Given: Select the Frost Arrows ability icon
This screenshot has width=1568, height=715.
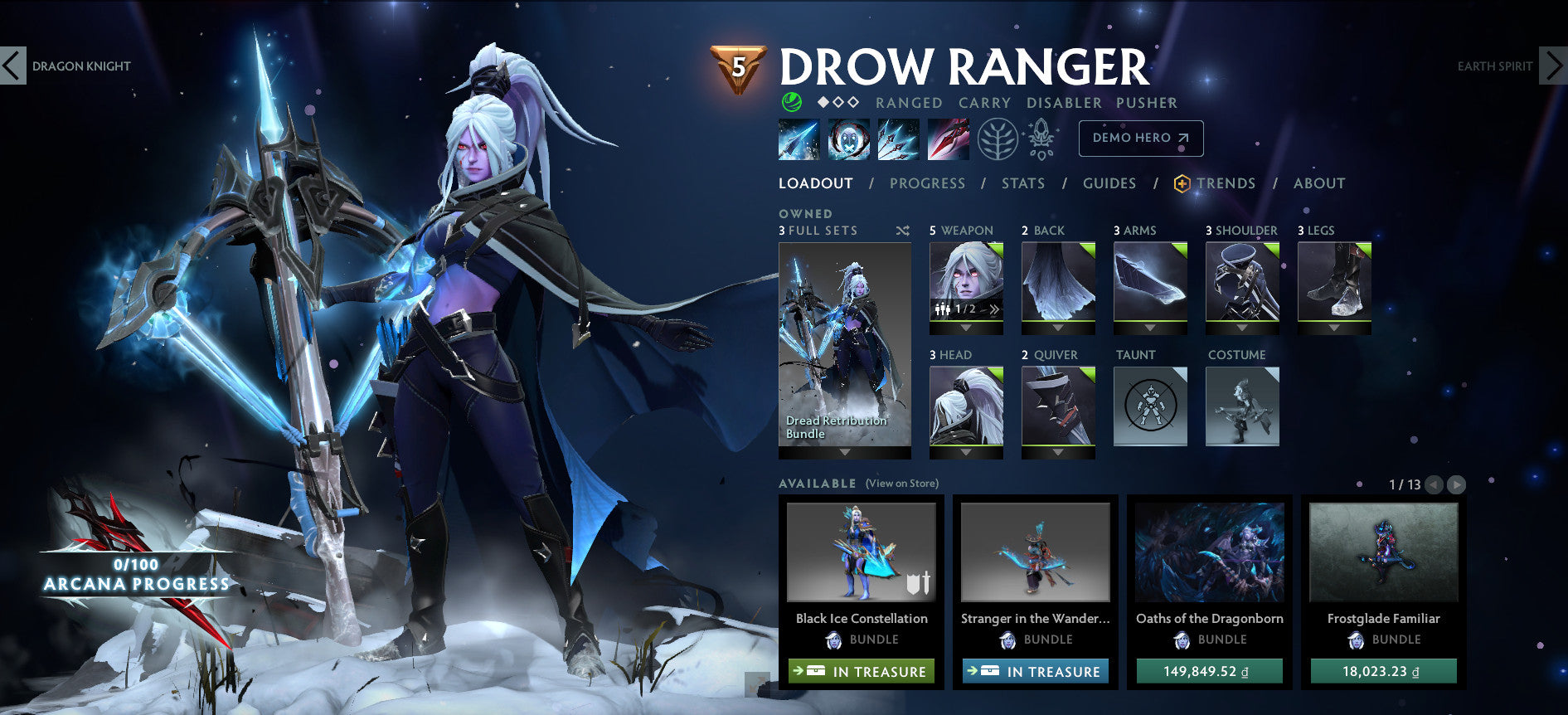Looking at the screenshot, I should (x=799, y=139).
